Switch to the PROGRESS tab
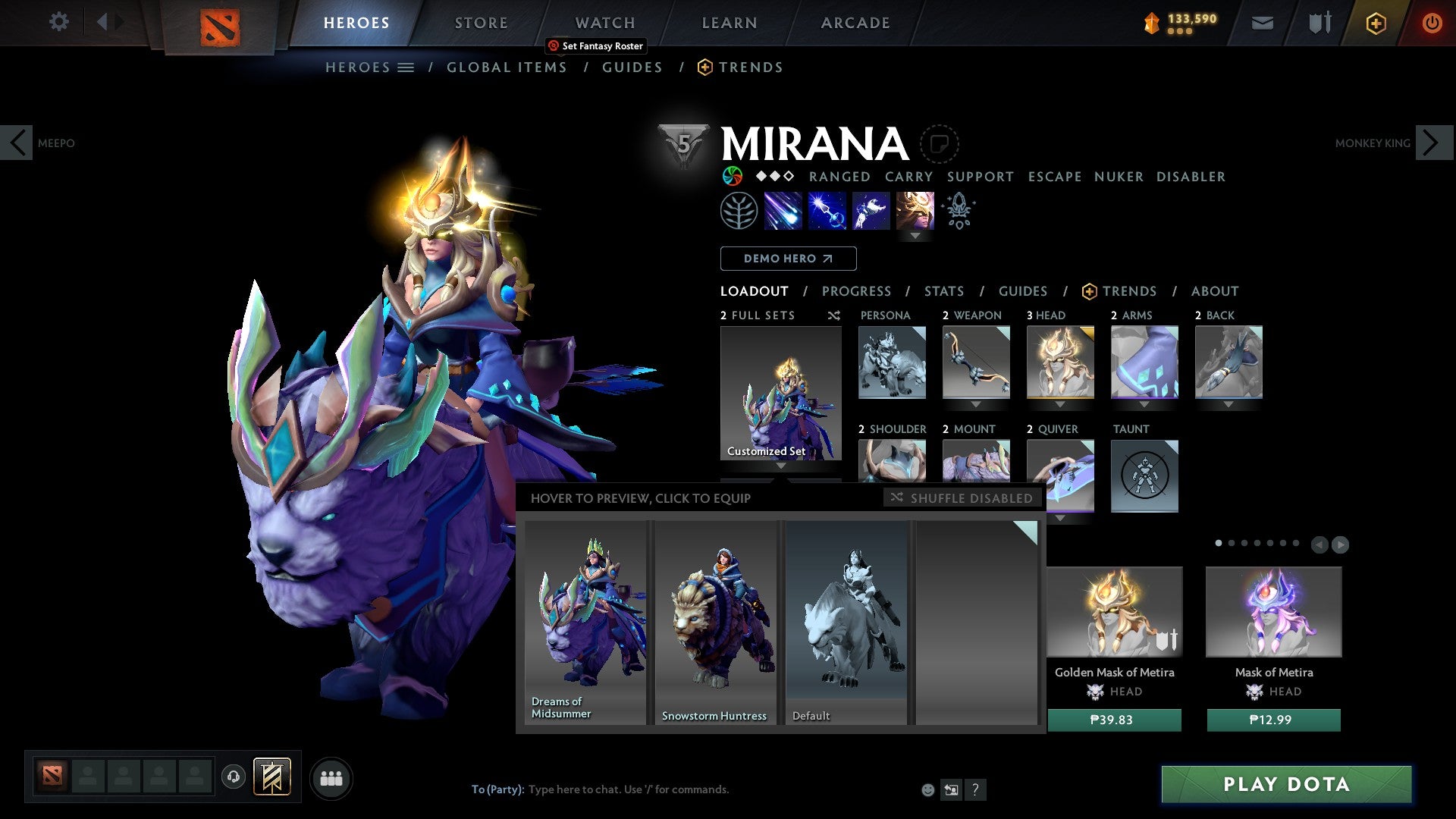This screenshot has height=819, width=1456. [x=857, y=291]
